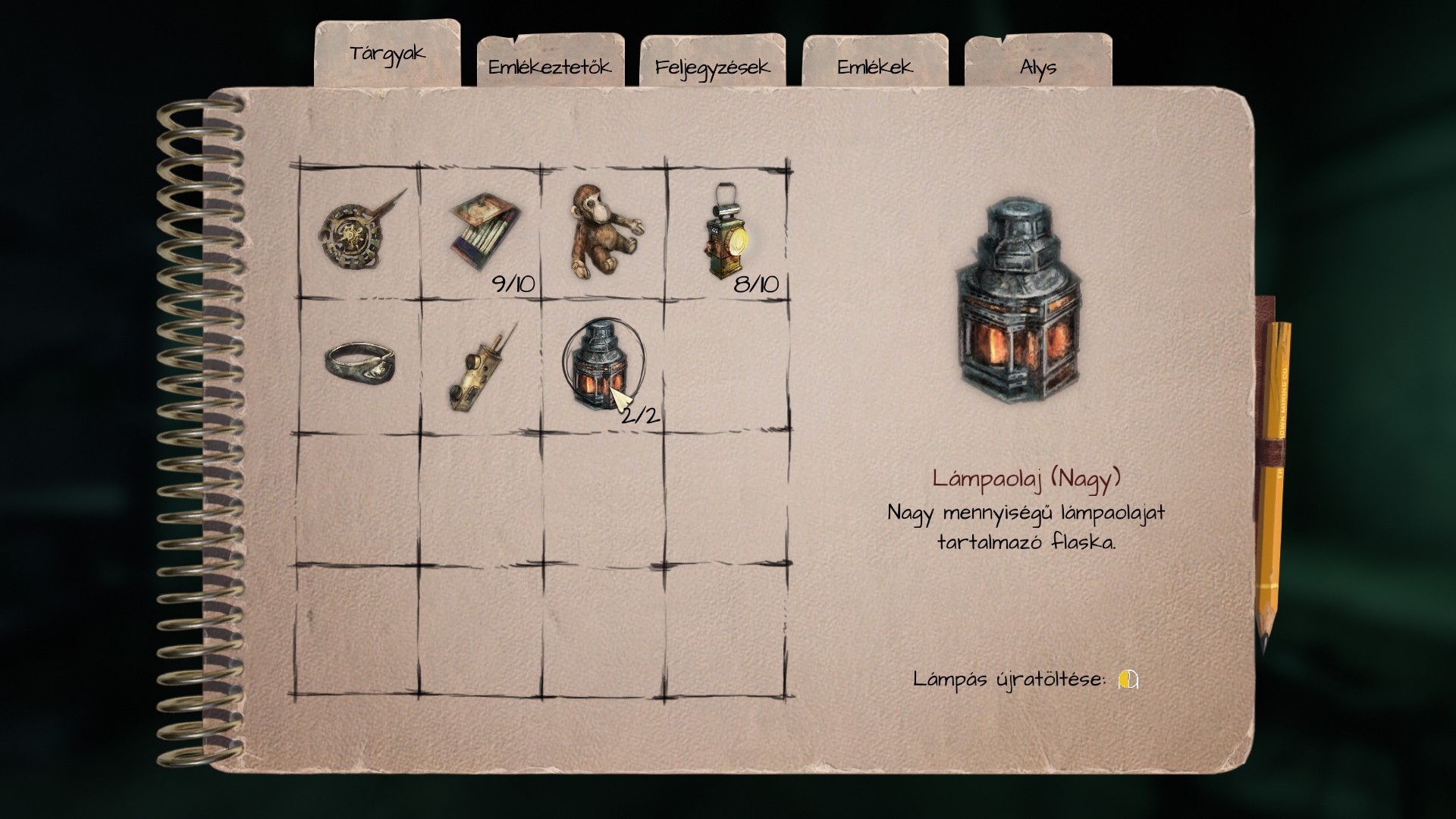Image resolution: width=1456 pixels, height=819 pixels.
Task: Pick the lantern with 8/10 oil
Action: pos(728,231)
